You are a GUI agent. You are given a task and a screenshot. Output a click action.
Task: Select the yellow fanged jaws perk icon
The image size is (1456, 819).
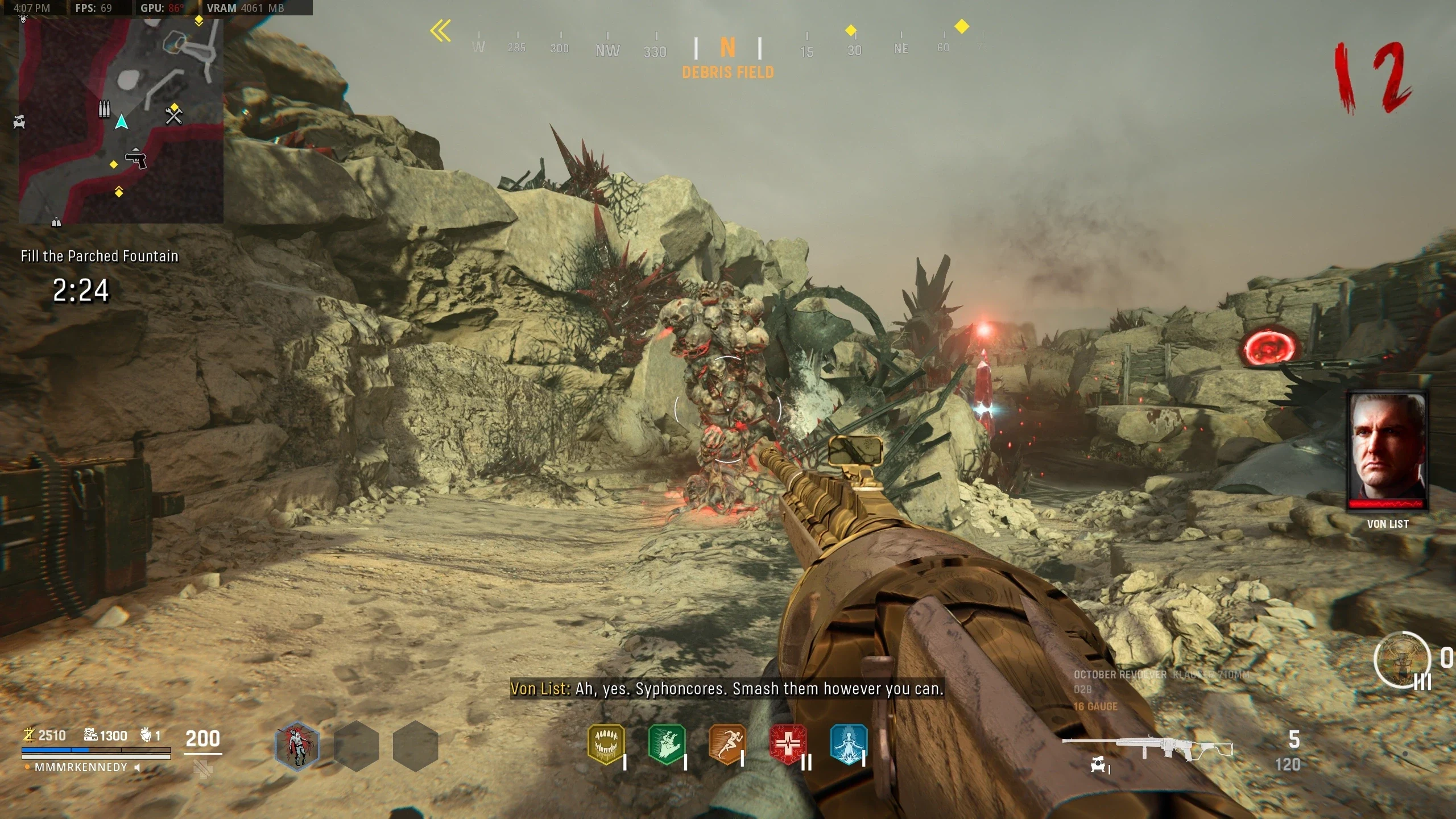click(606, 743)
